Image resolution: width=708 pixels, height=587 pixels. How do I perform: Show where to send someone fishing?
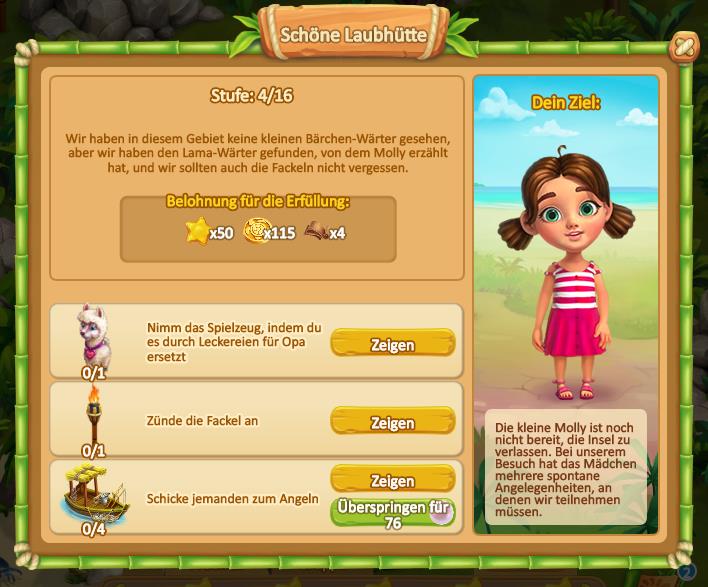tap(392, 480)
